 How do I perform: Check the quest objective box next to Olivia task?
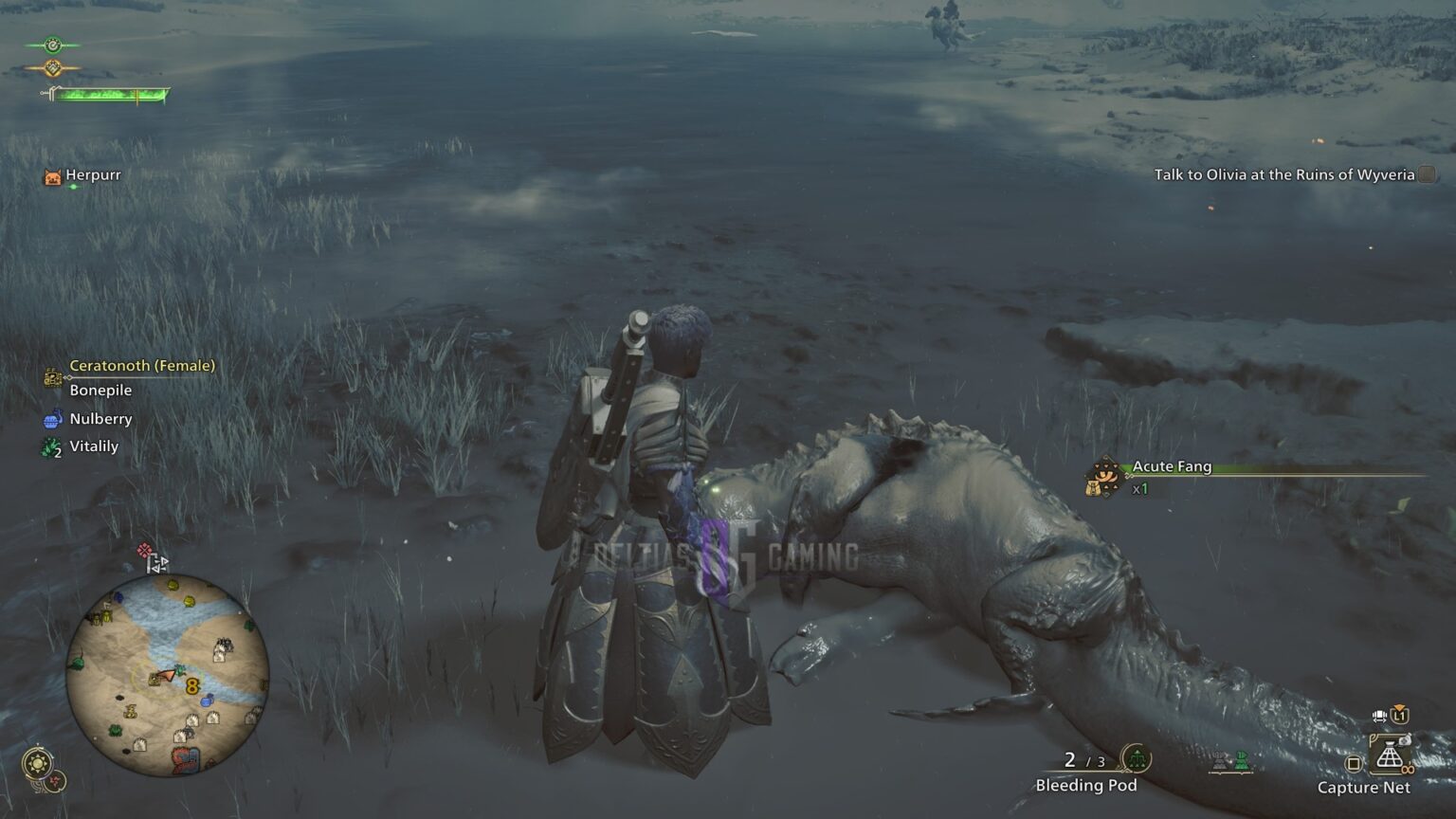1425,176
